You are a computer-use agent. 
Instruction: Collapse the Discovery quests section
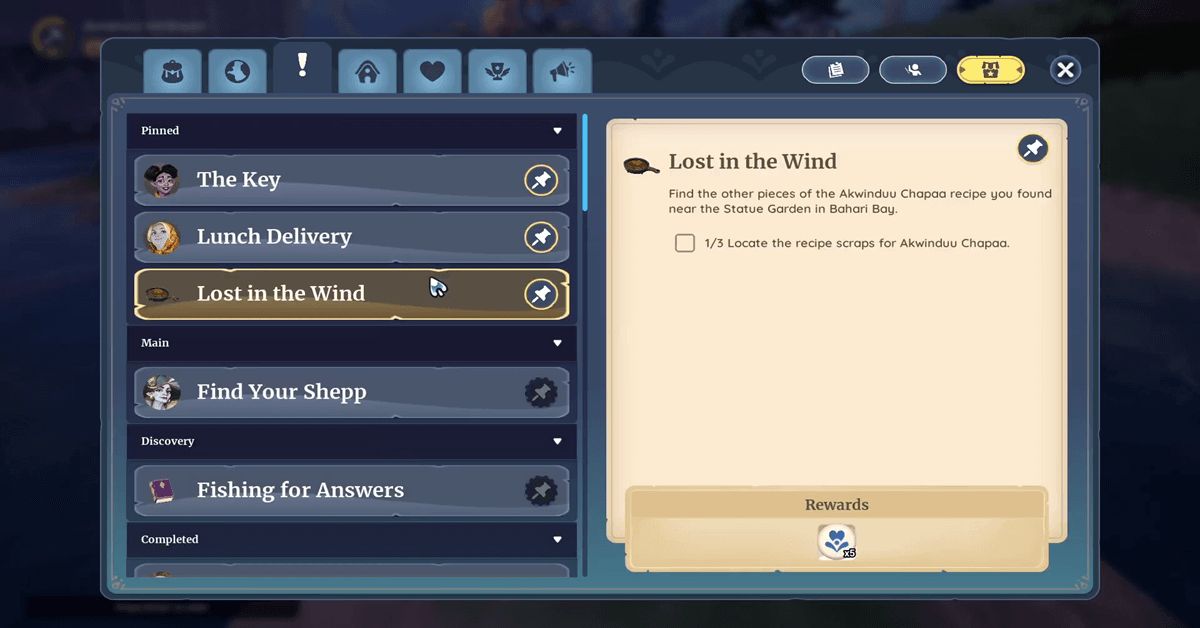(557, 441)
